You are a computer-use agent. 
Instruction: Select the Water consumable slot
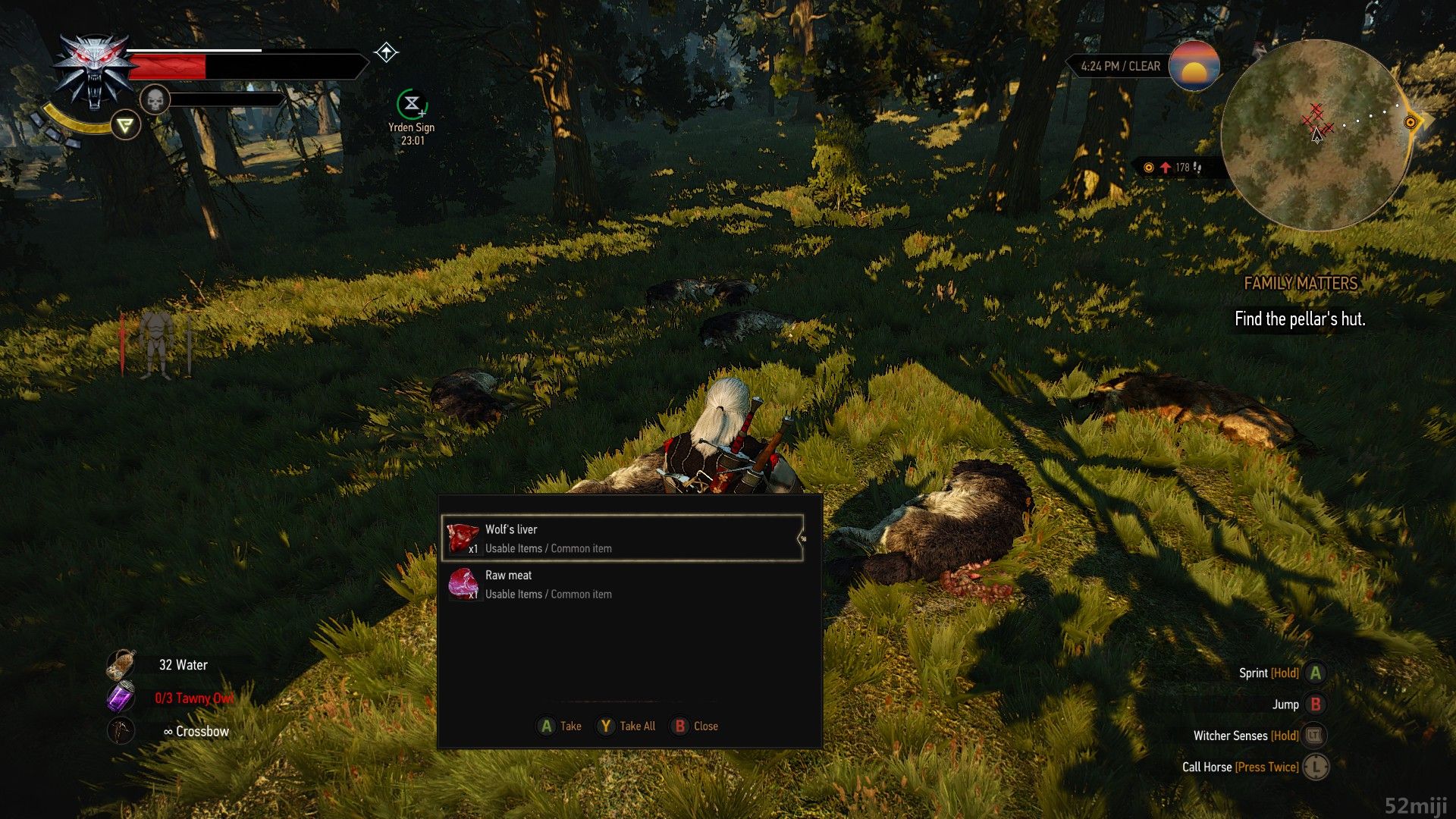tap(121, 665)
